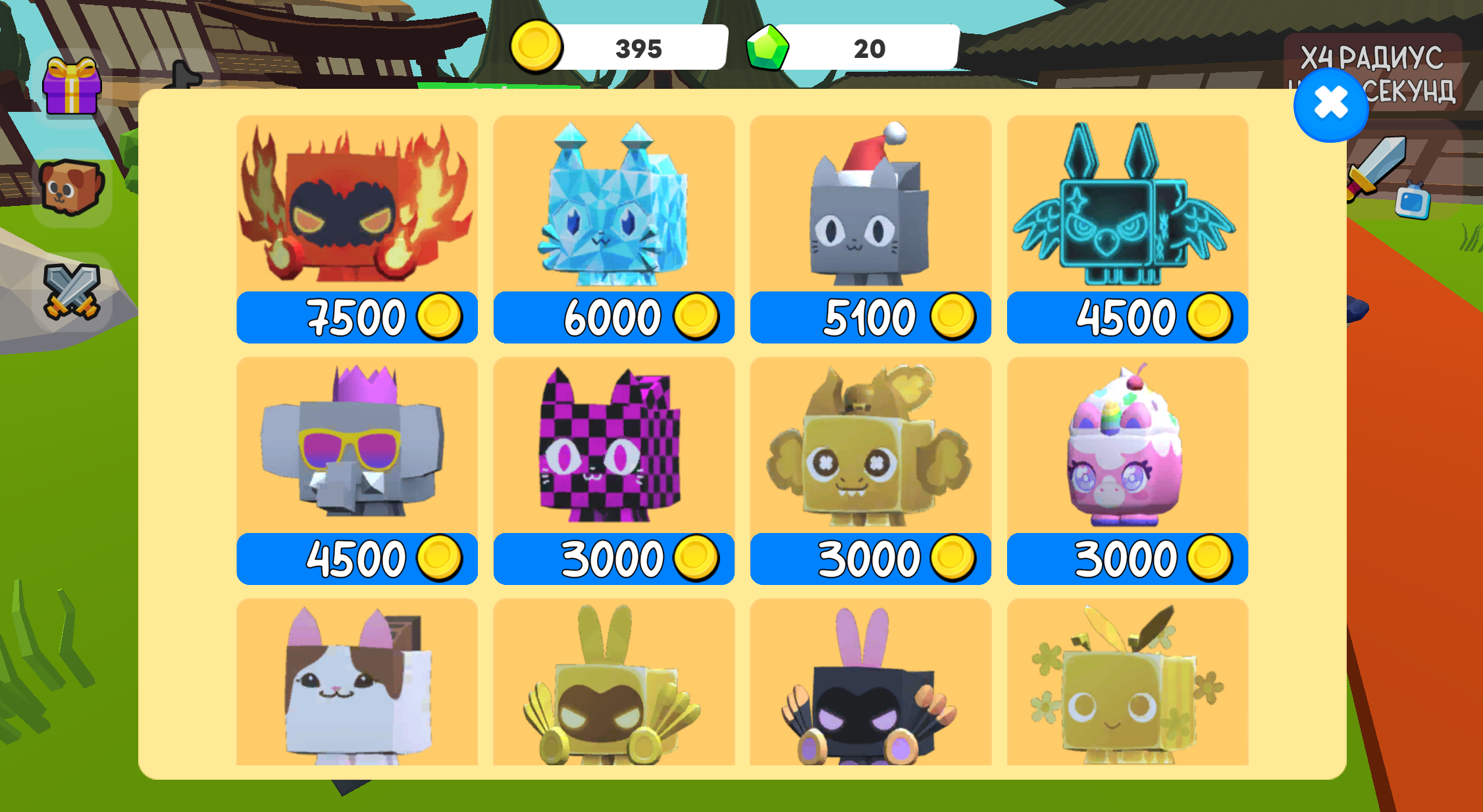
Task: Open the purple gift box icon
Action: coord(72,86)
